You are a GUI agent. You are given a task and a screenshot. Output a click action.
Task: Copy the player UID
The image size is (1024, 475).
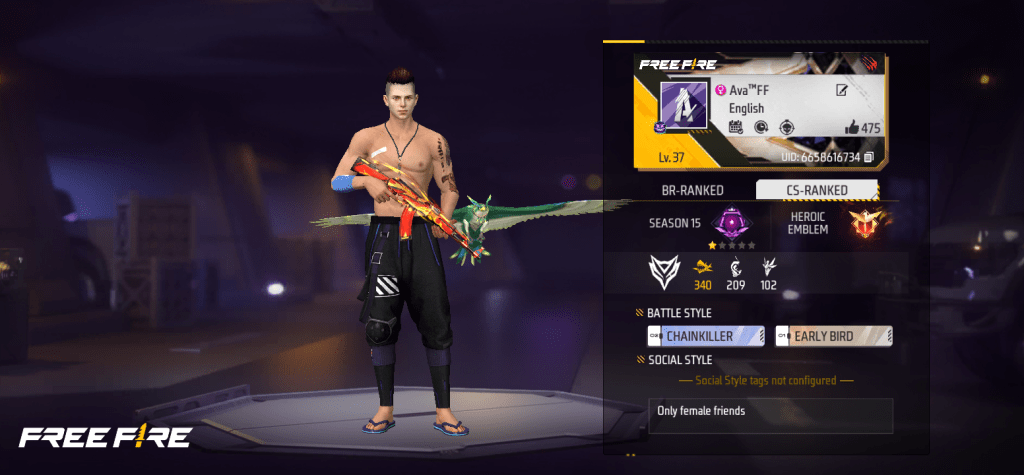tap(869, 158)
